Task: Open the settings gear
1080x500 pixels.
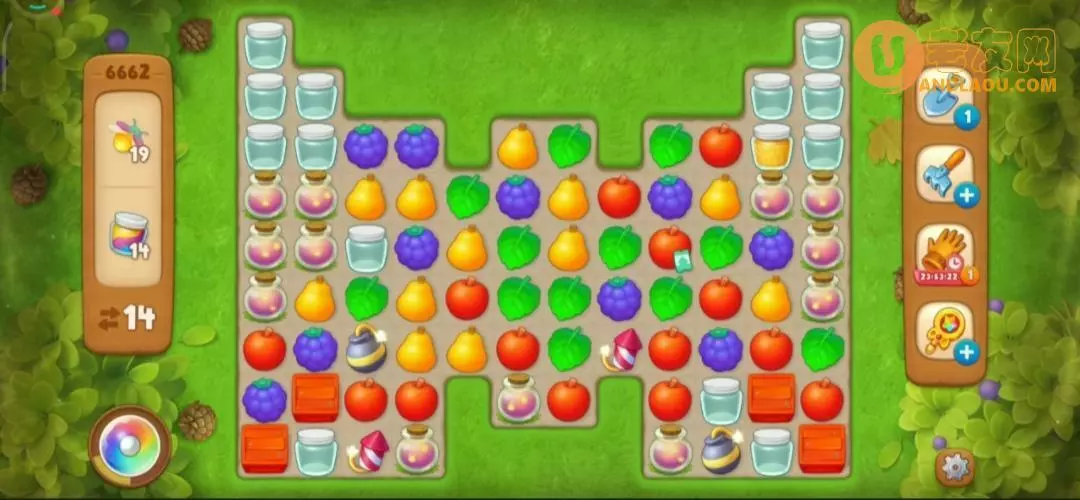Action: (x=956, y=465)
